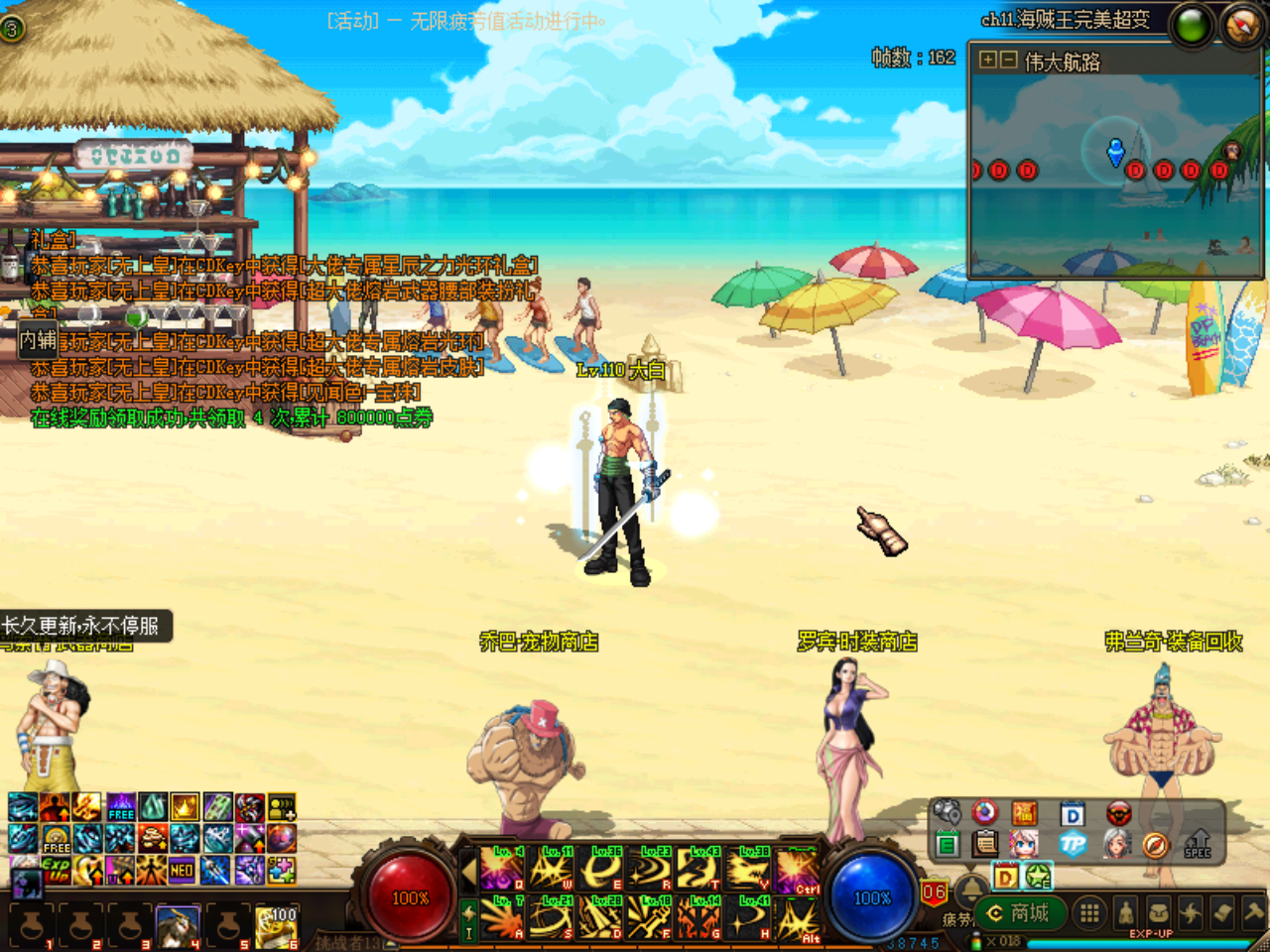Toggle the NEO buff icon in the buff grid
Image resolution: width=1270 pixels, height=952 pixels.
(x=182, y=870)
